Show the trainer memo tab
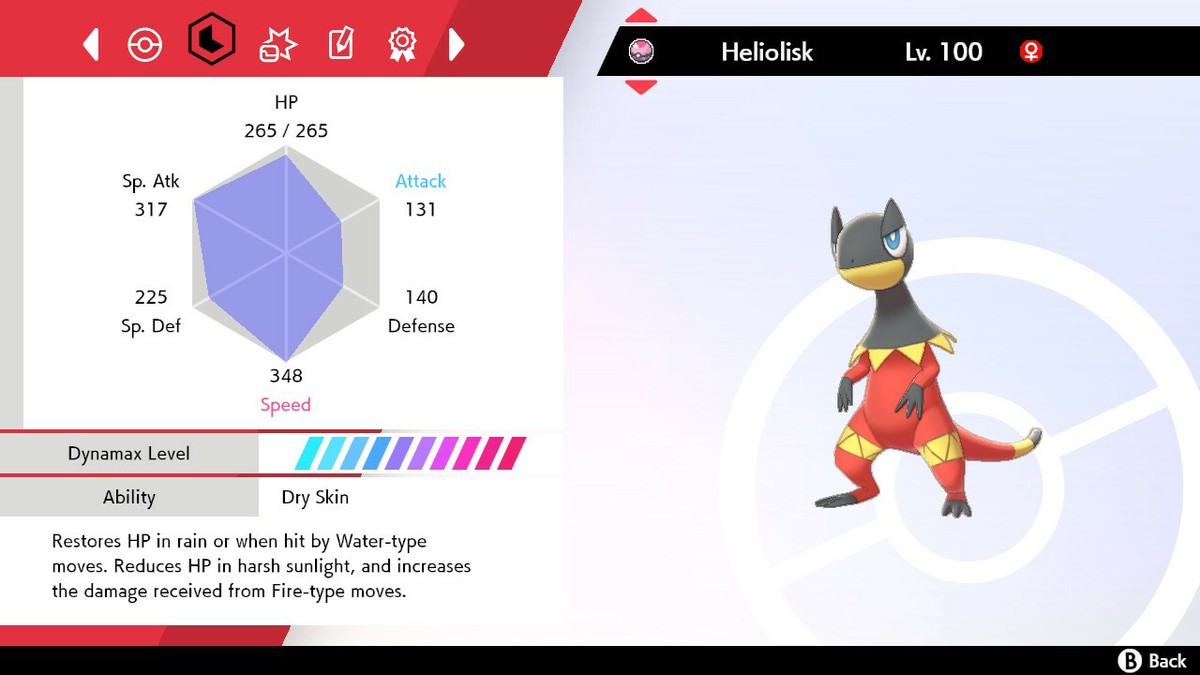Viewport: 1200px width, 675px height. 339,44
